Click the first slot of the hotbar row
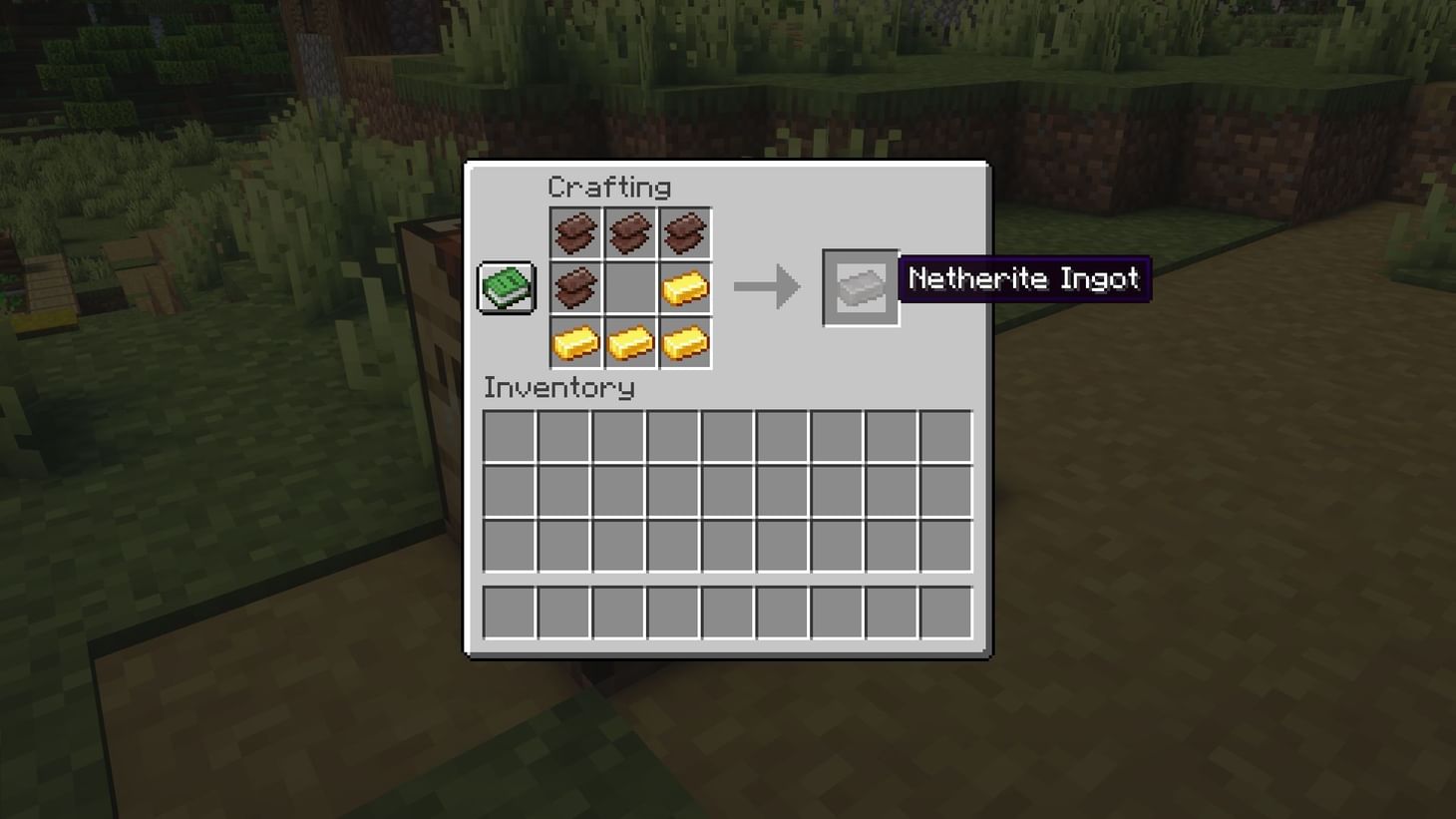1456x819 pixels. click(509, 612)
